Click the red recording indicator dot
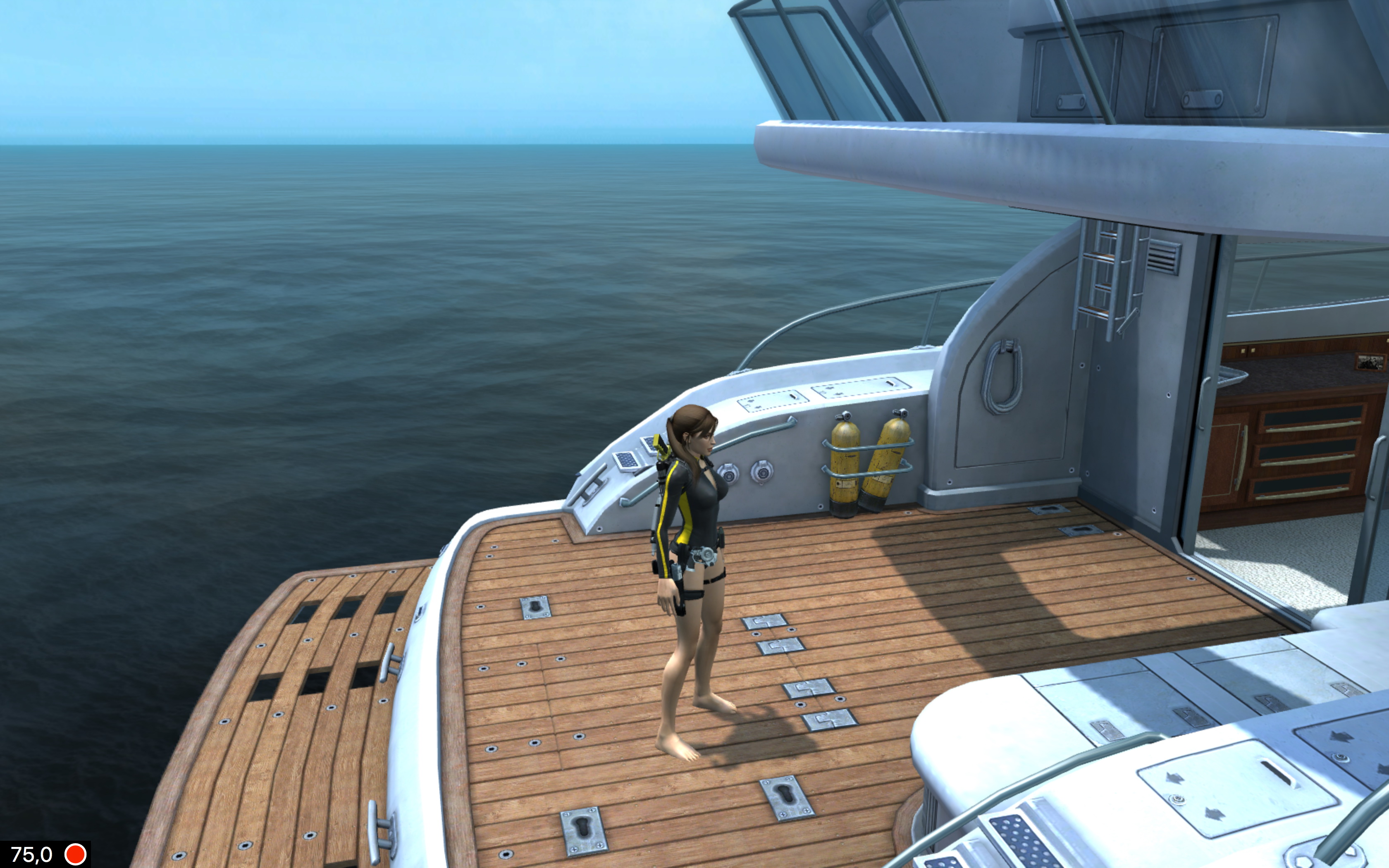The height and width of the screenshot is (868, 1389). point(75,854)
